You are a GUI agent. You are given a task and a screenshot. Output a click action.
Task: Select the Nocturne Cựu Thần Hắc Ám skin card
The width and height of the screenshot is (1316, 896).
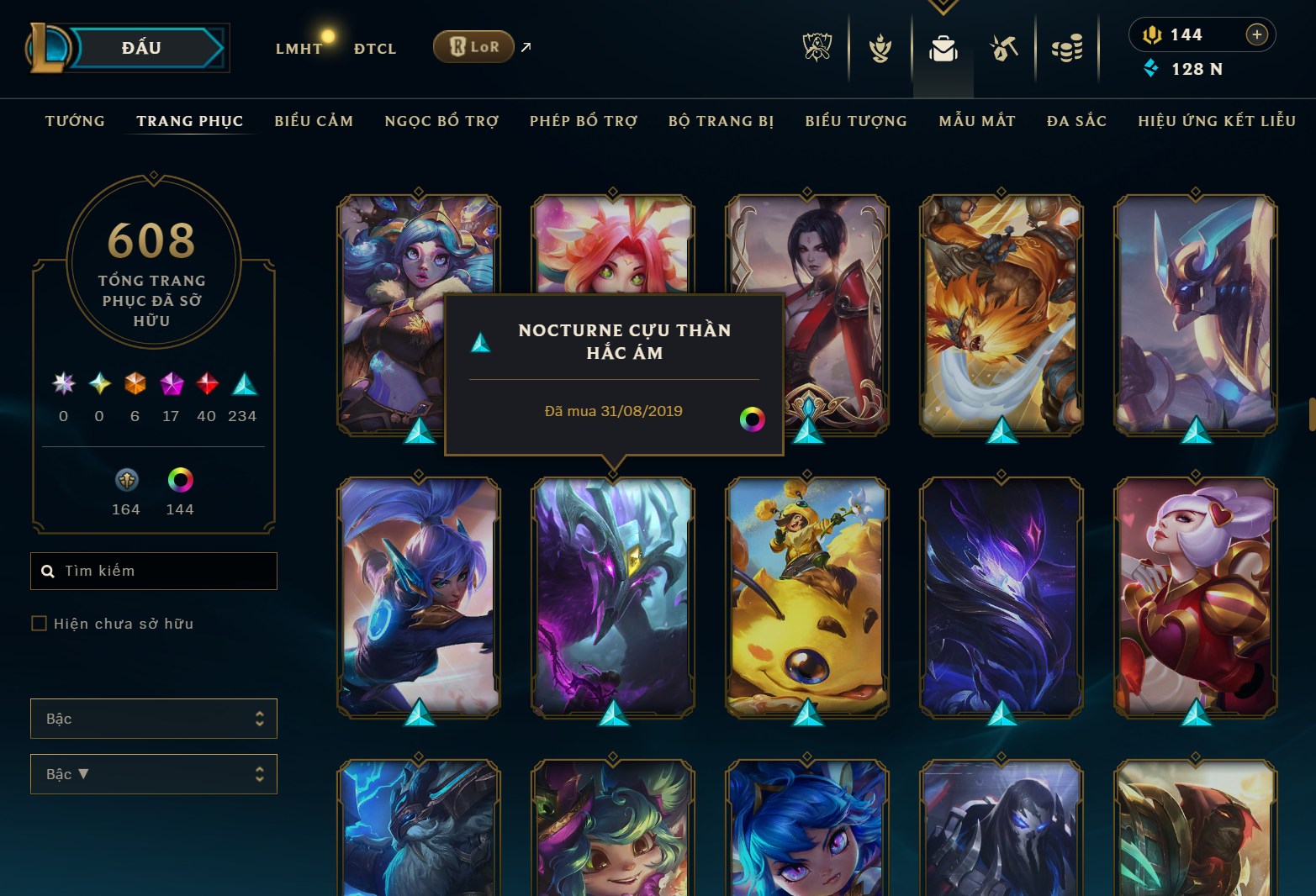[613, 597]
